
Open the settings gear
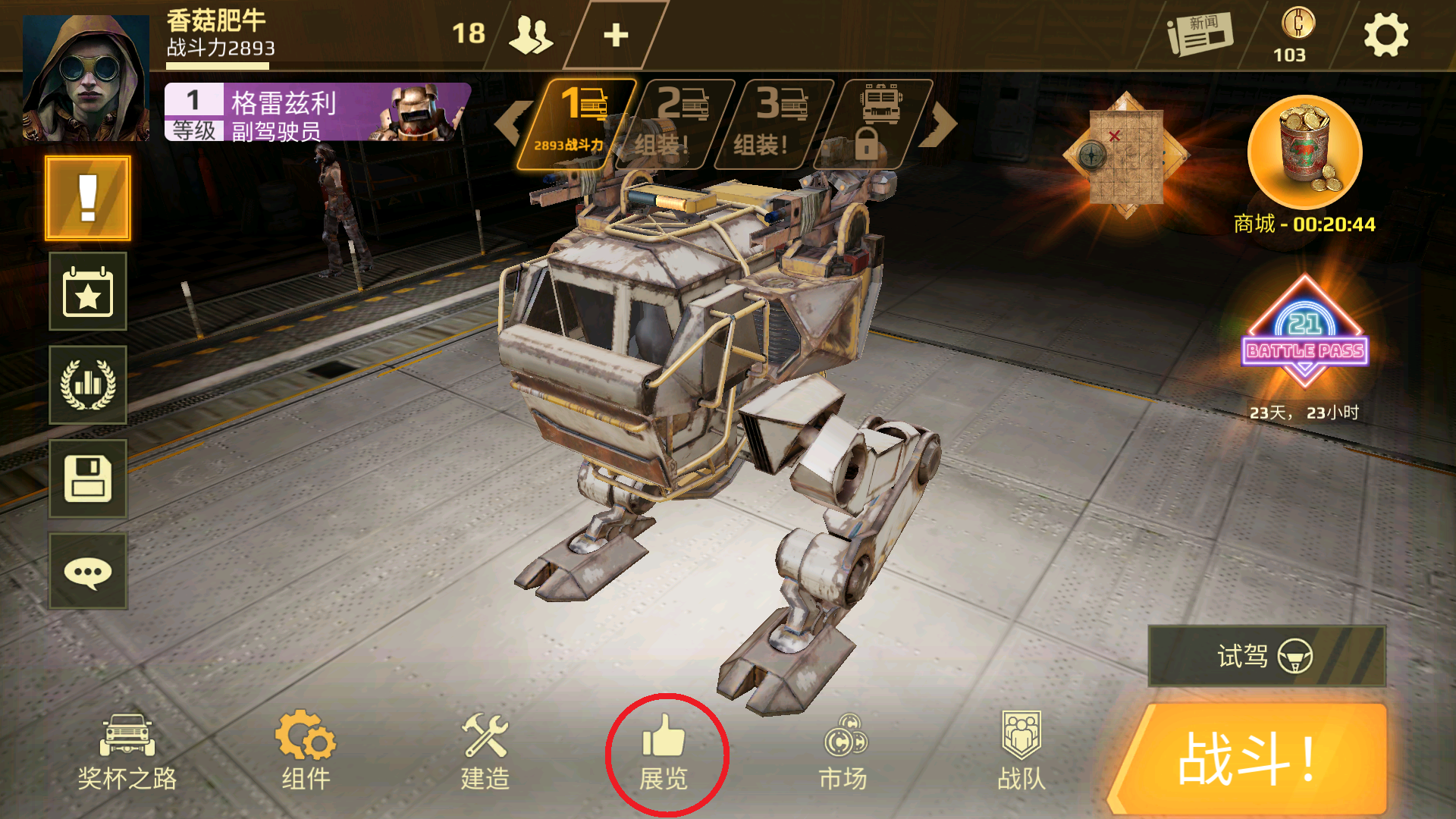[1385, 36]
